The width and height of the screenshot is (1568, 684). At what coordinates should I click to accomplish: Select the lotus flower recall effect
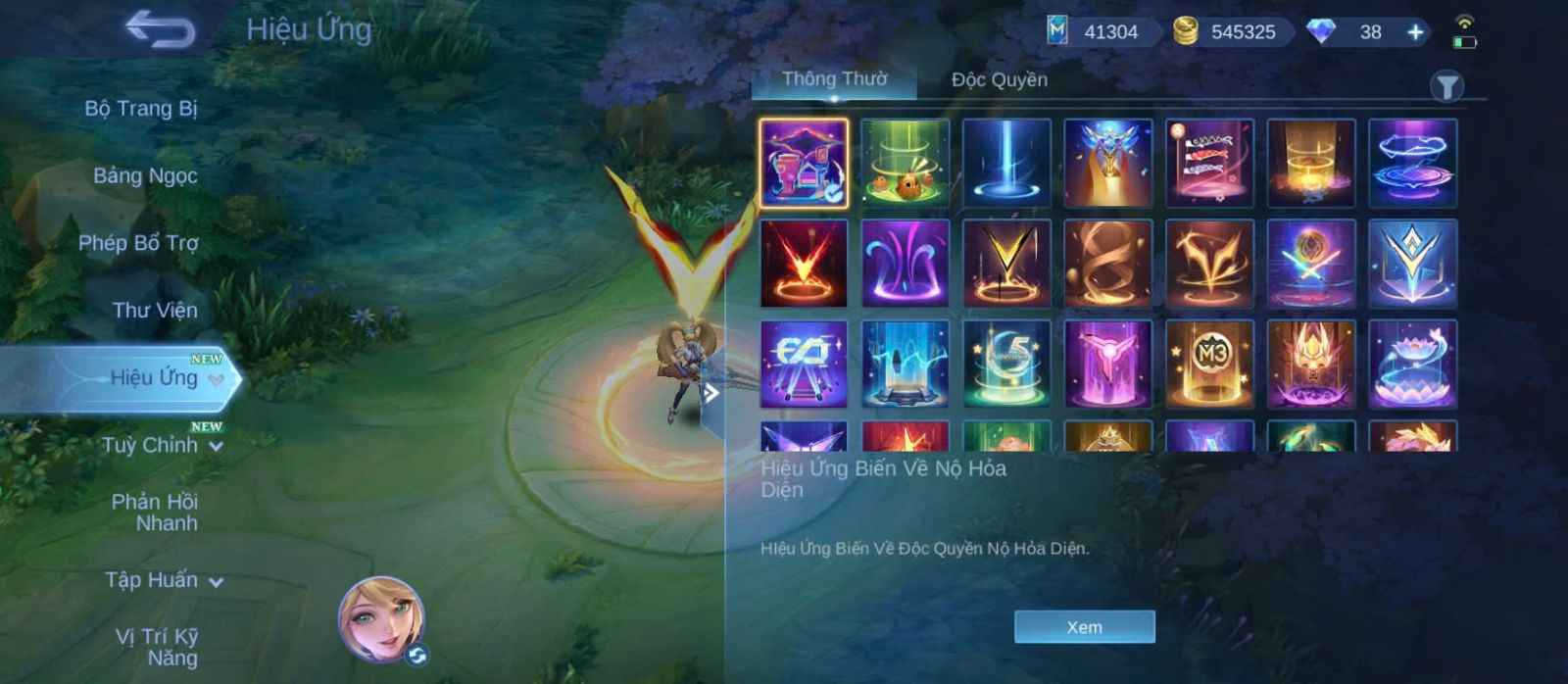(x=1412, y=364)
